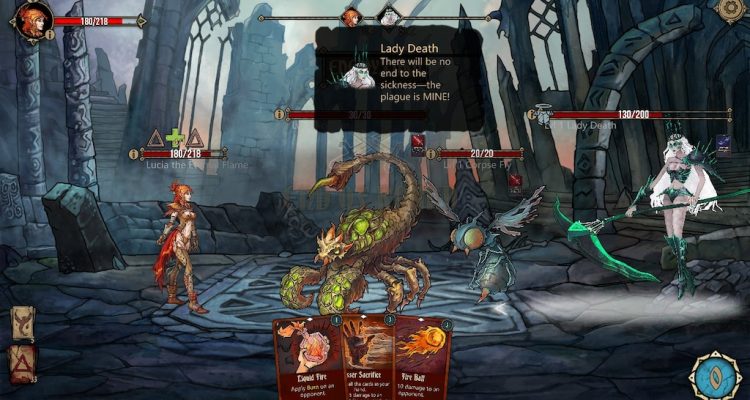The height and width of the screenshot is (400, 750).
Task: Inspect the green plus buff on Lucia
Action: pos(175,138)
